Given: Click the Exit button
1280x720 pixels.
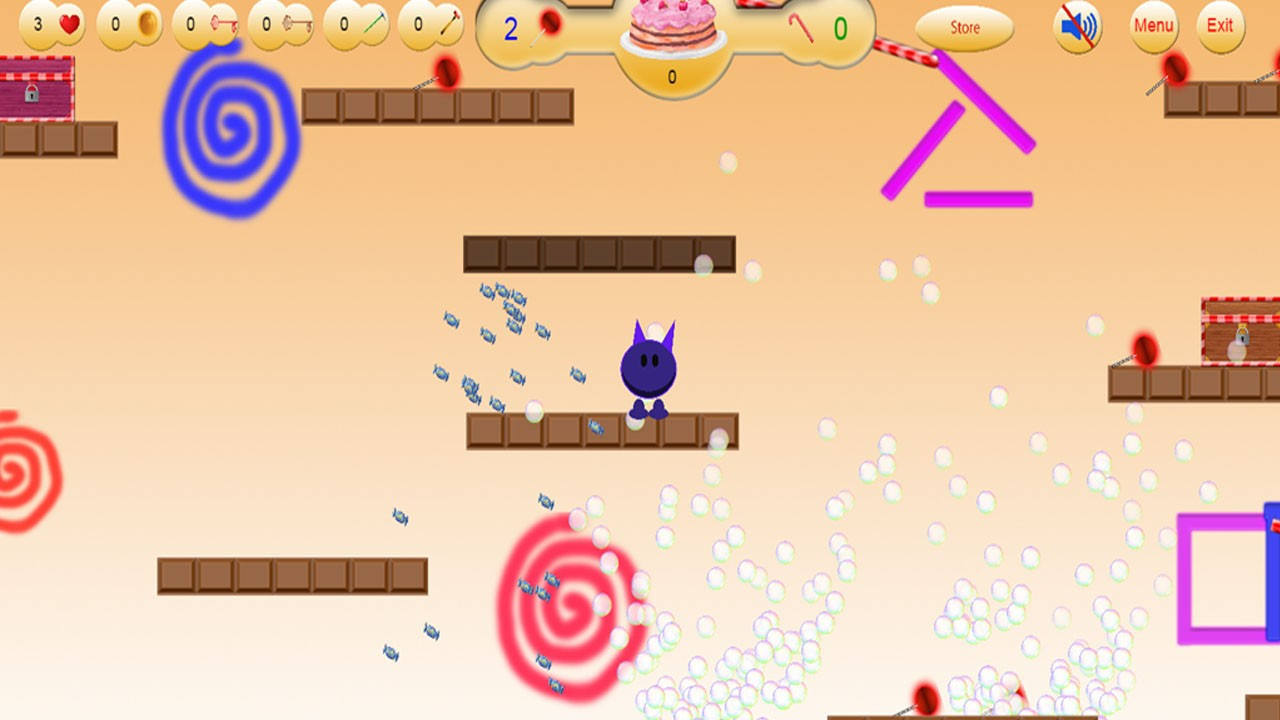Looking at the screenshot, I should pyautogui.click(x=1220, y=26).
